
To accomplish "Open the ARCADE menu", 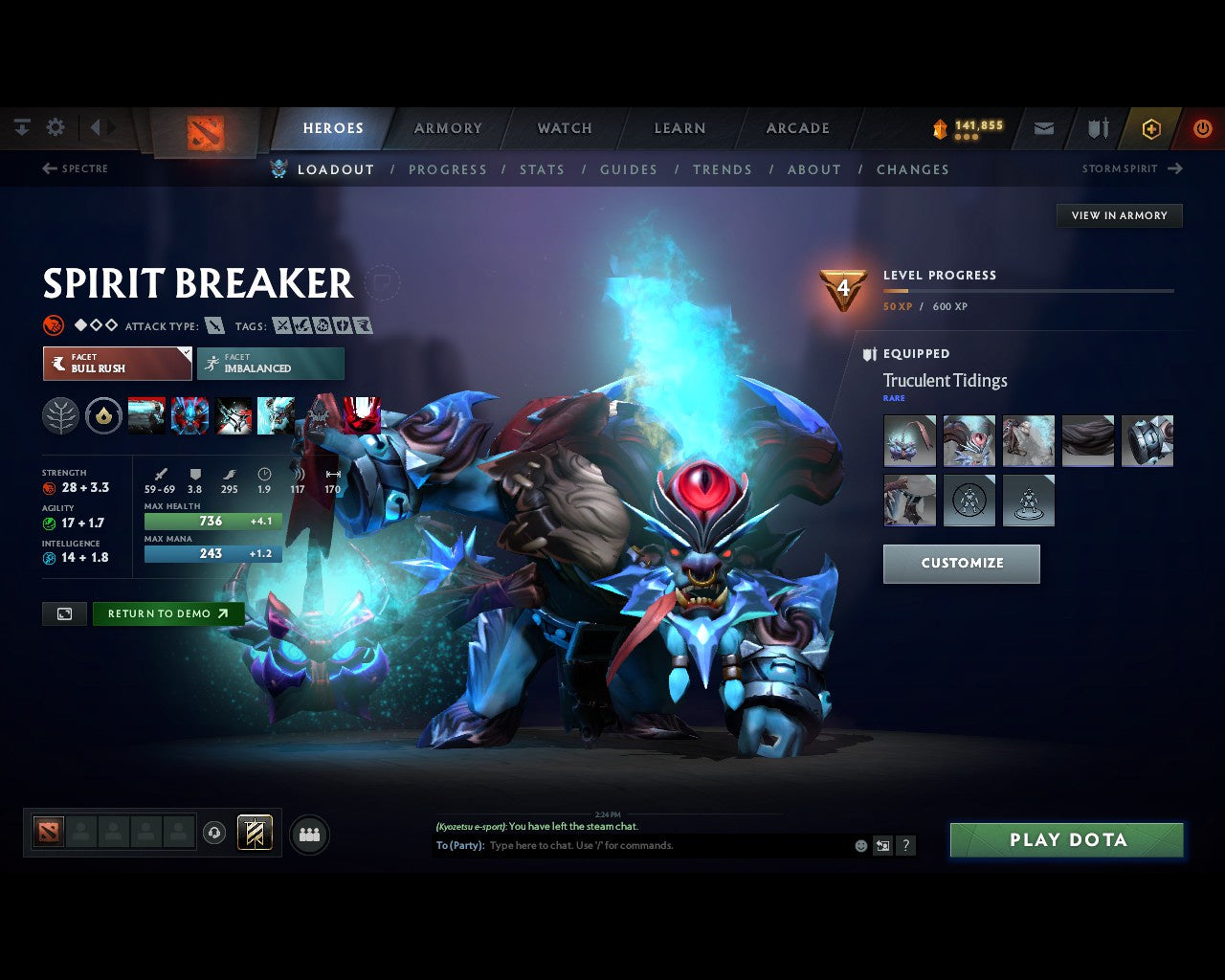I will pyautogui.click(x=797, y=127).
